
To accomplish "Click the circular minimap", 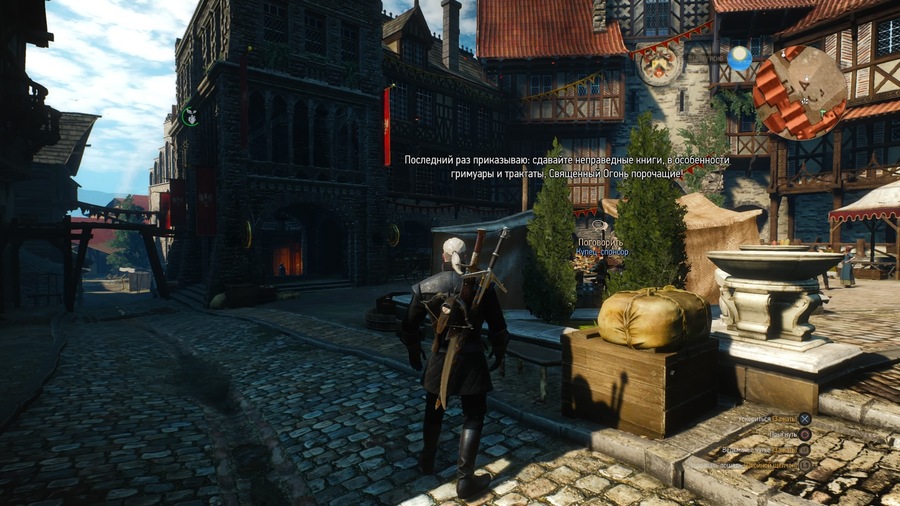I will click(799, 92).
